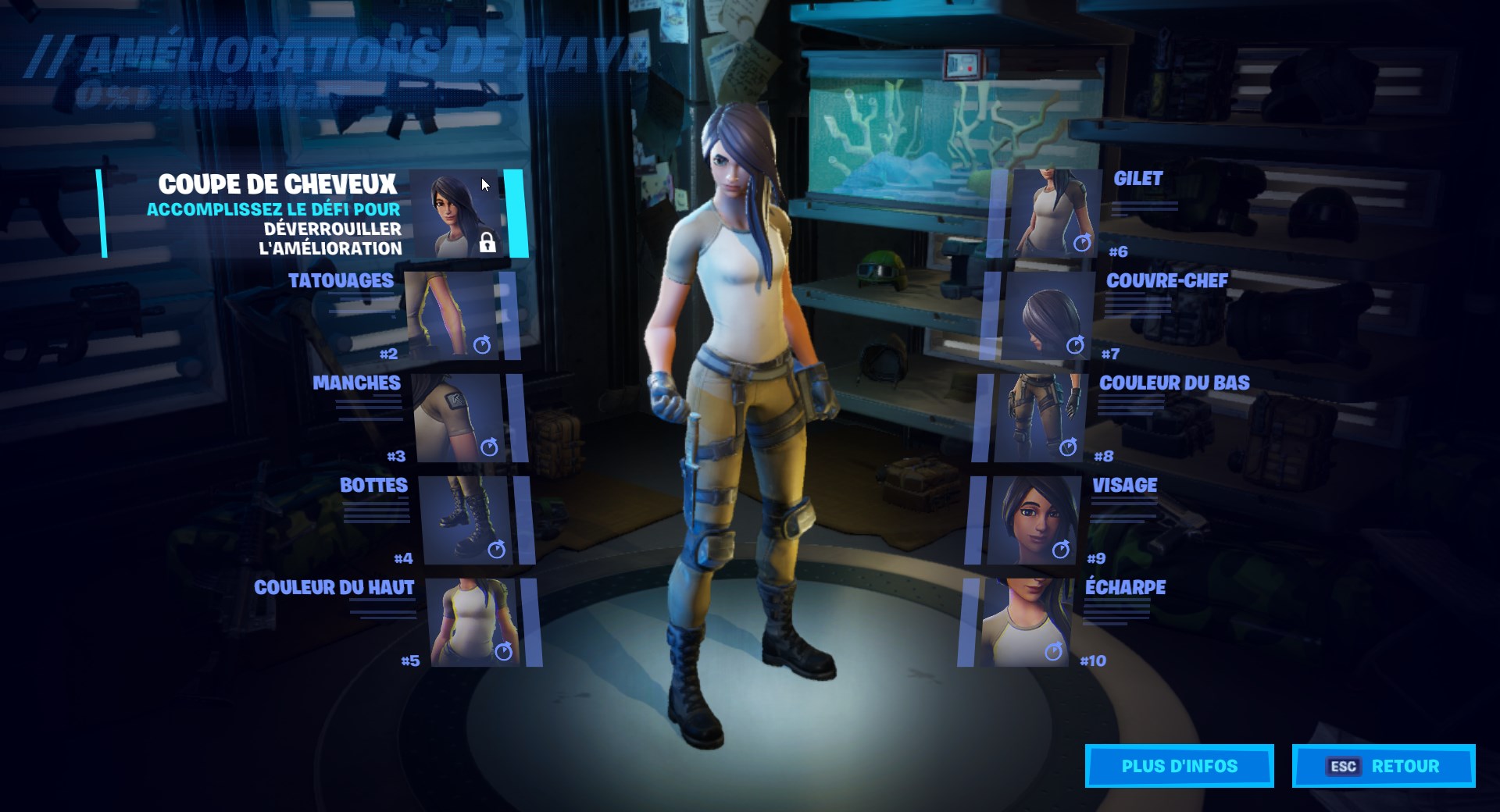Viewport: 1500px width, 812px height.
Task: Select the Gilet upgrade tile
Action: [x=1055, y=213]
